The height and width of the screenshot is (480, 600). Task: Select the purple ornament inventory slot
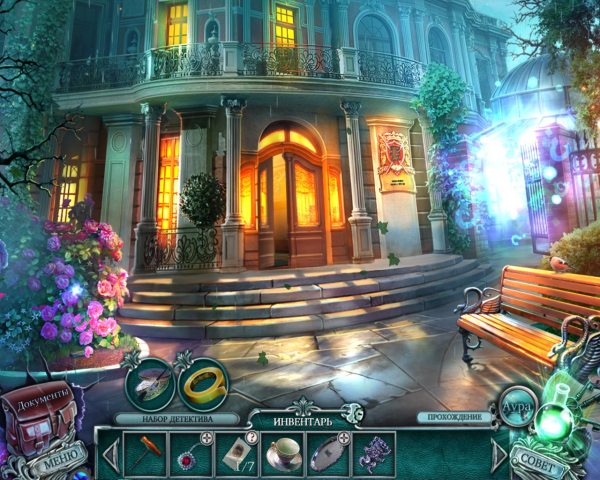coord(373,452)
